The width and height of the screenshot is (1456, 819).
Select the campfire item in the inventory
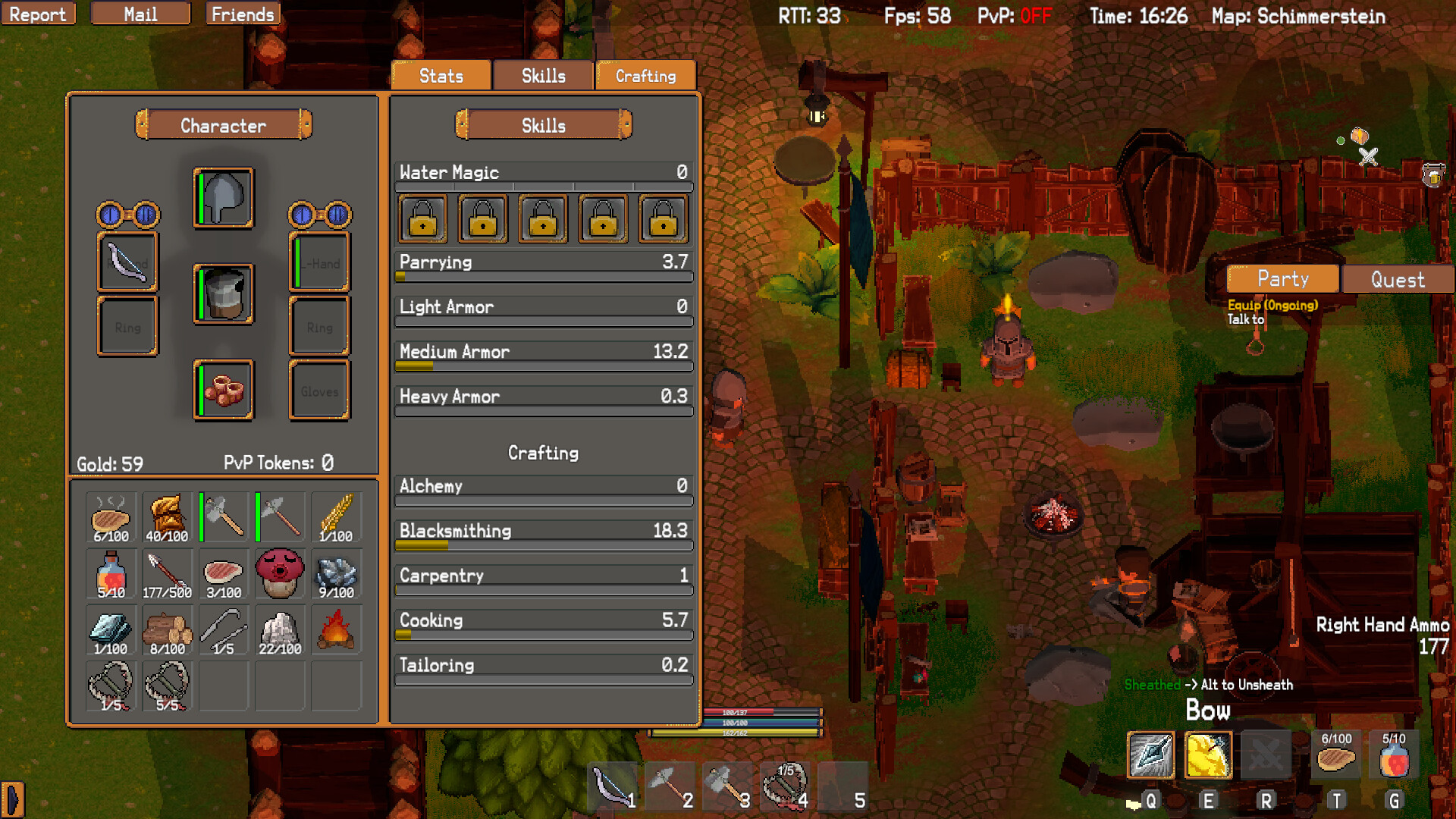336,630
